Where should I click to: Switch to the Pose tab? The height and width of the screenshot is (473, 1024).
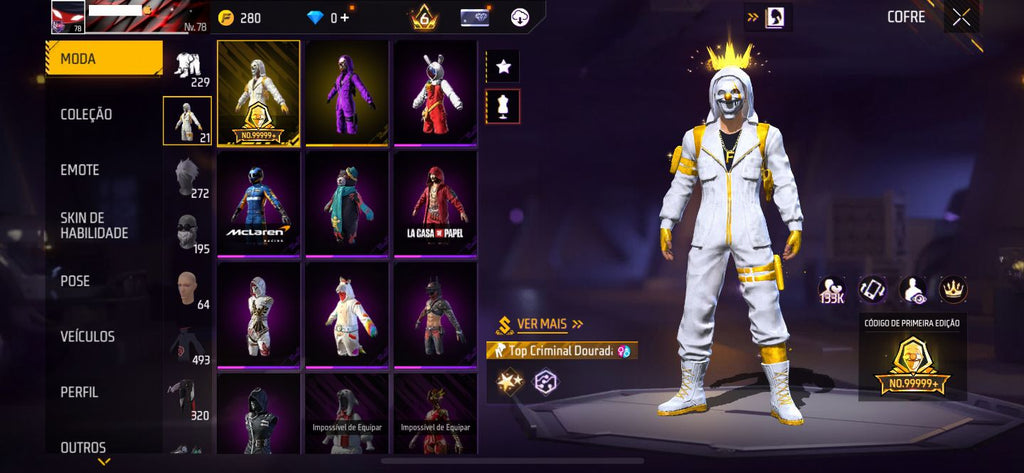tap(75, 281)
